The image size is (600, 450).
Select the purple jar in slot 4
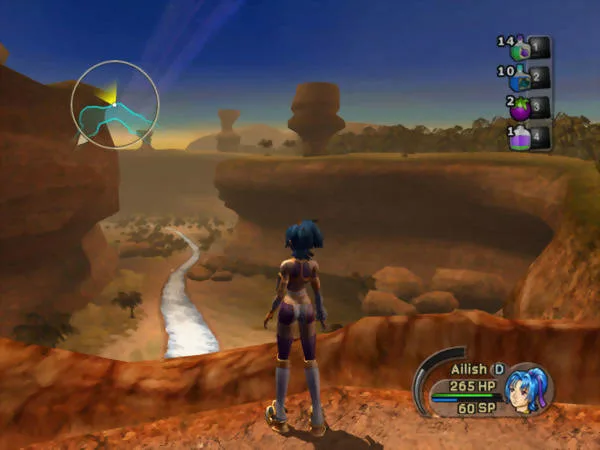pyautogui.click(x=521, y=137)
